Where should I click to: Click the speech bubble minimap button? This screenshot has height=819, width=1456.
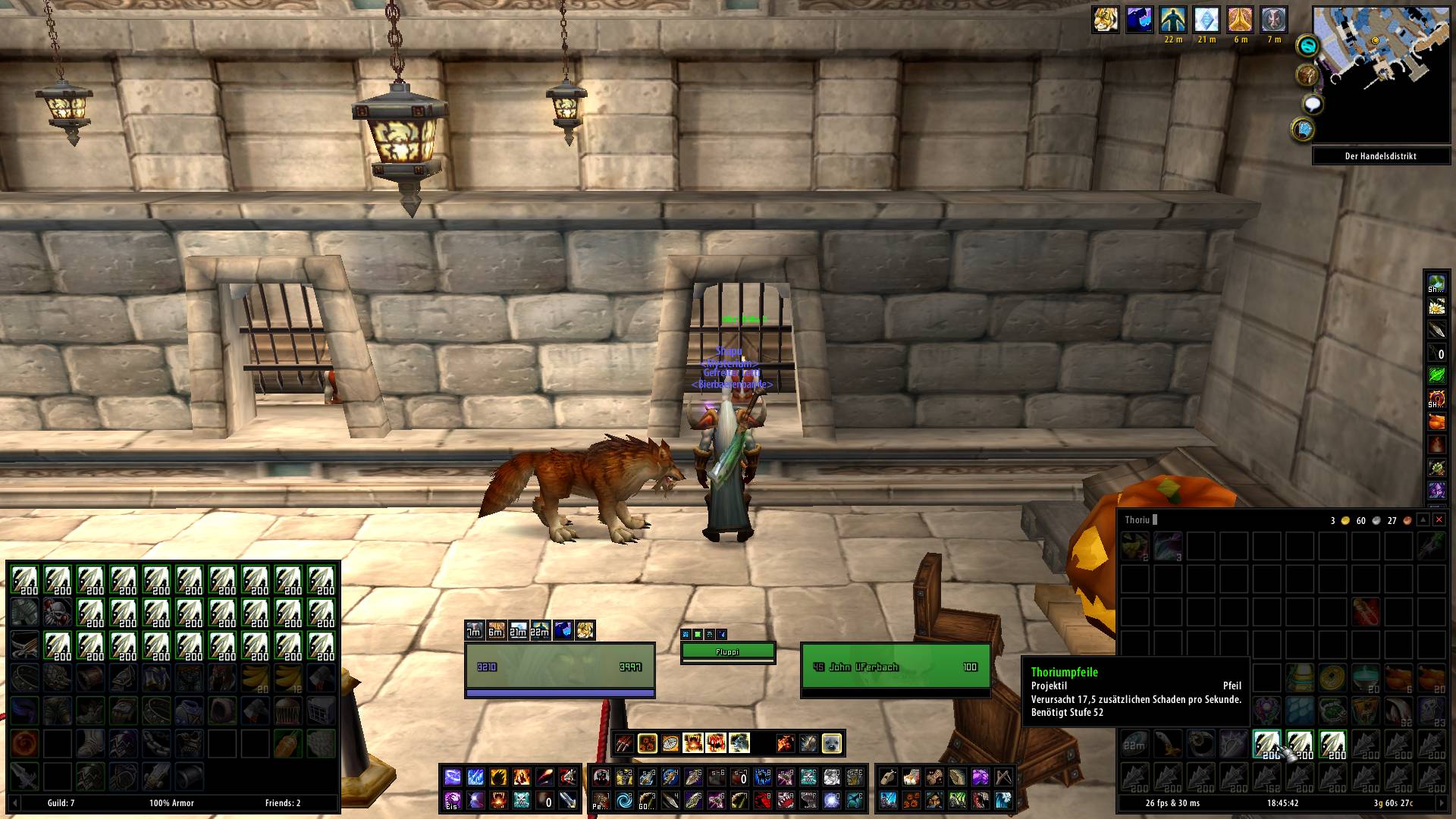pos(1313,104)
